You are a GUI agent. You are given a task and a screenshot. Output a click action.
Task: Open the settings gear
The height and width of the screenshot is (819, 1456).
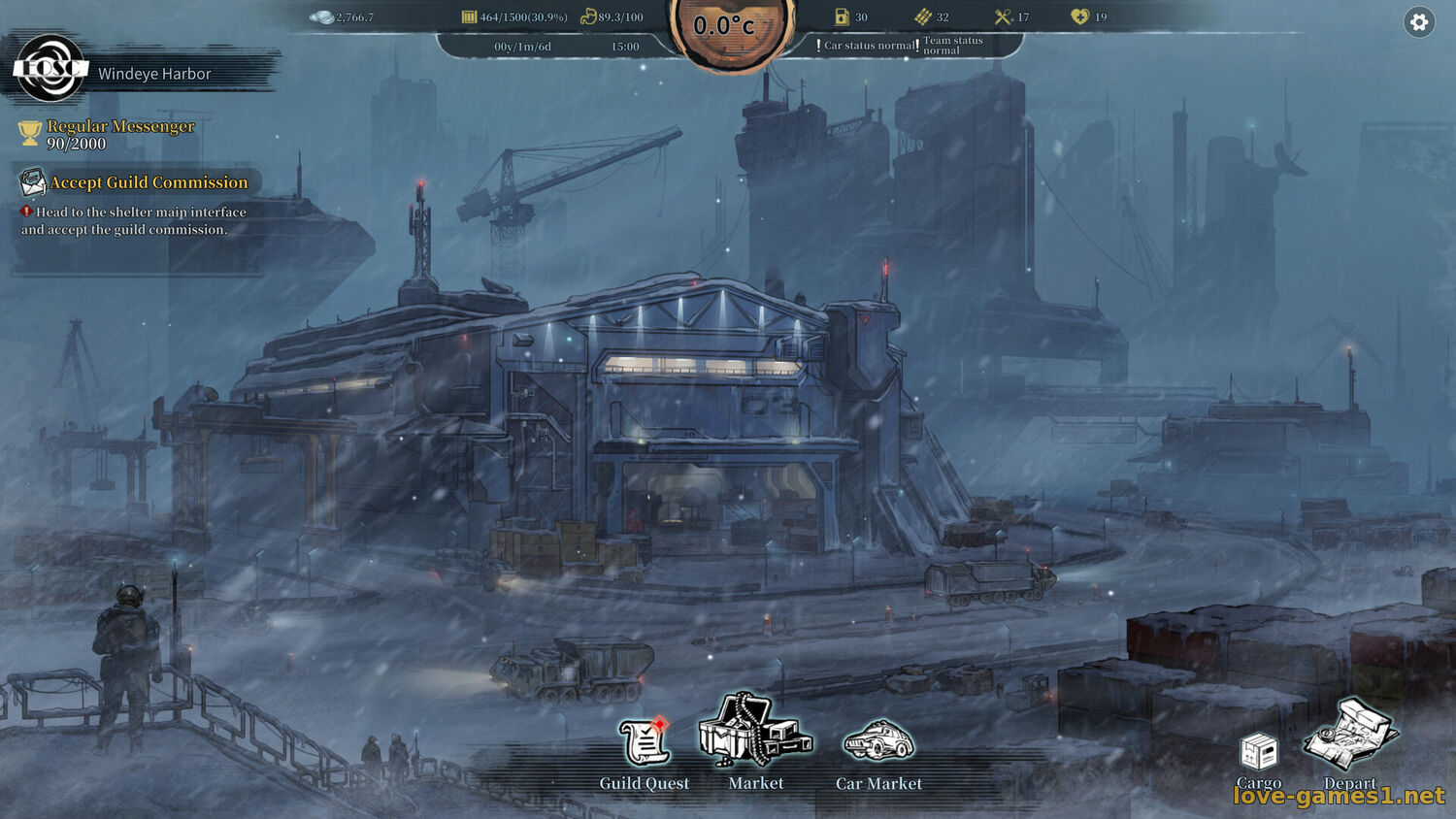[1419, 22]
